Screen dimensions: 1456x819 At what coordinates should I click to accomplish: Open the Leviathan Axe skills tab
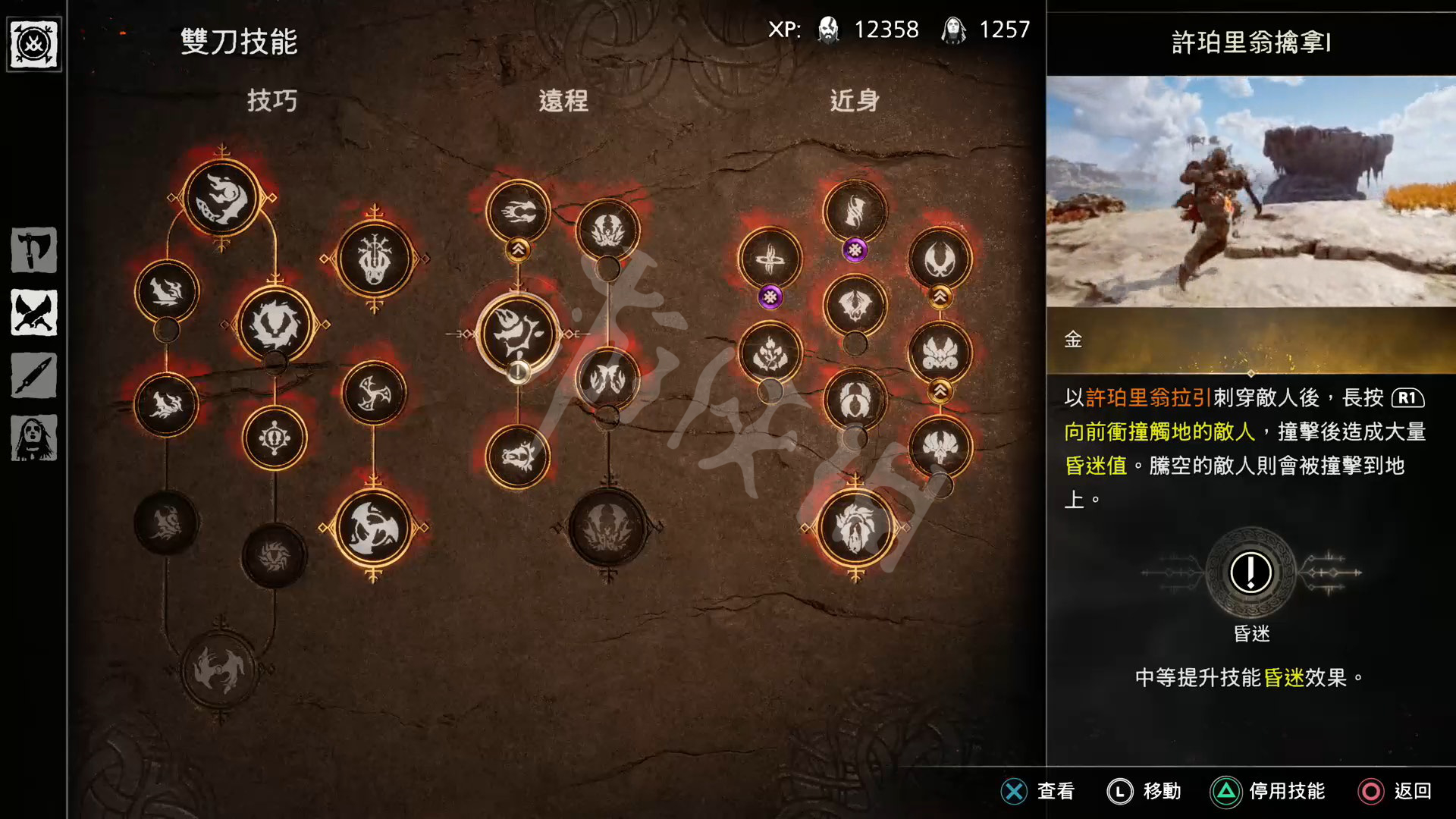[34, 249]
